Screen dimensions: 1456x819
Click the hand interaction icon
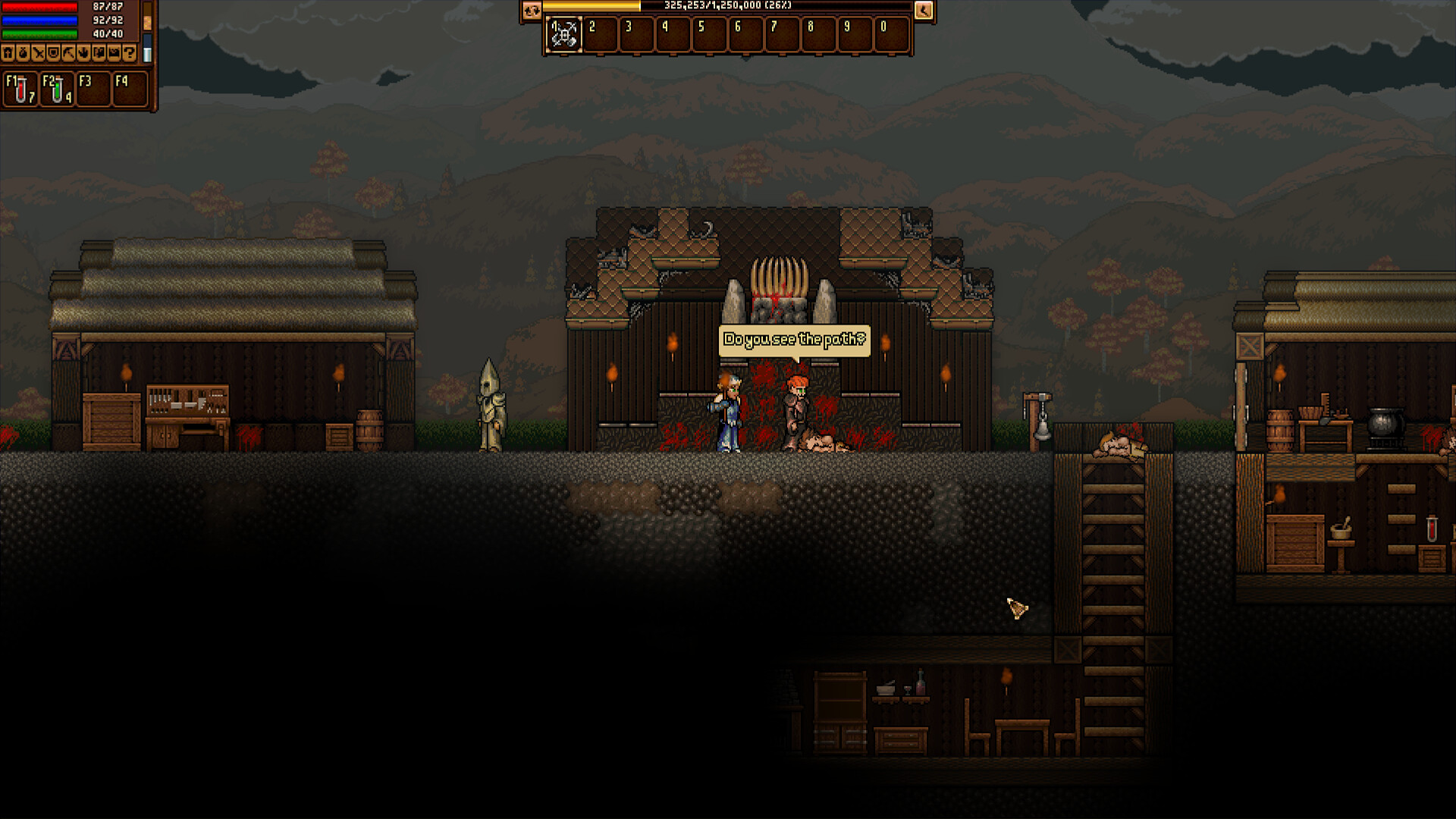83,53
